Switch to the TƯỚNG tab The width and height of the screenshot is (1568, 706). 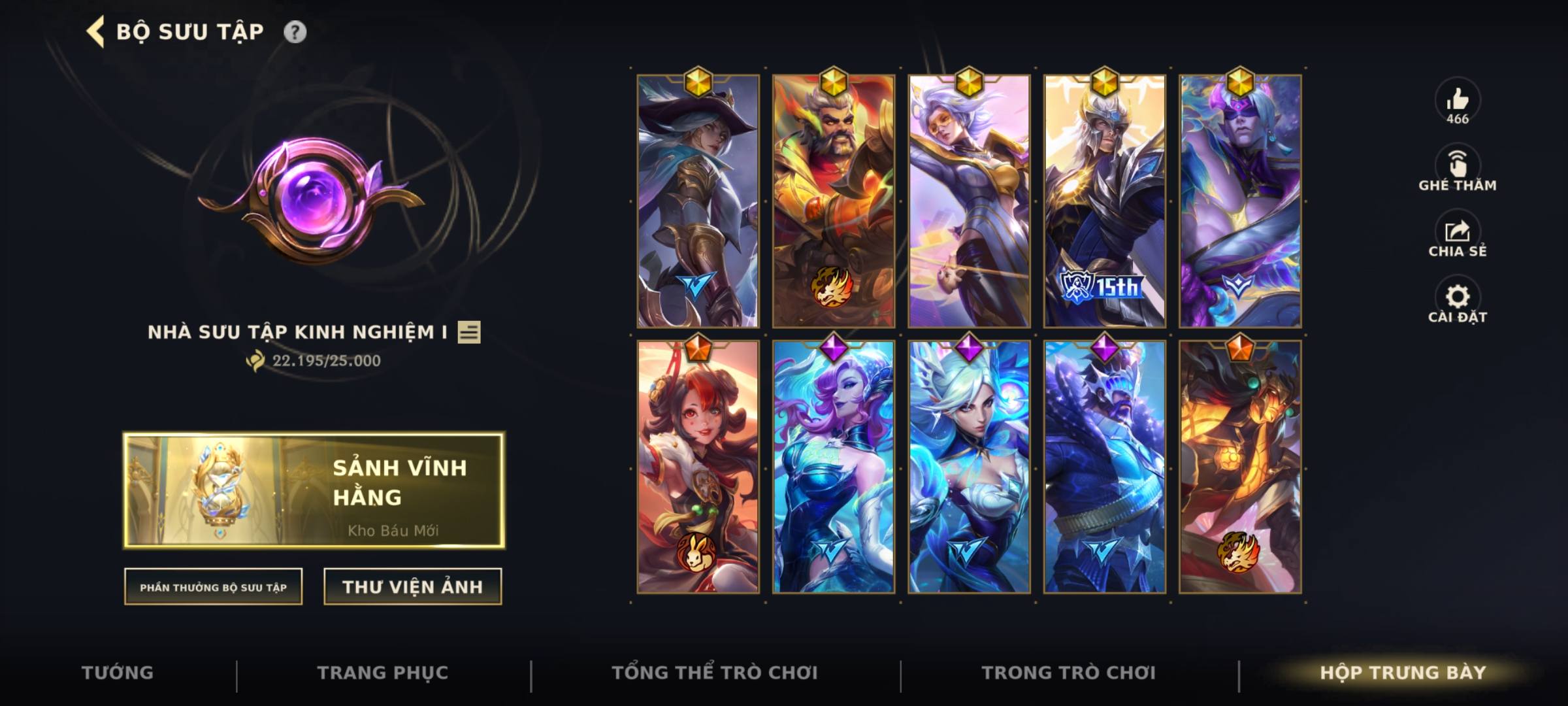(118, 672)
